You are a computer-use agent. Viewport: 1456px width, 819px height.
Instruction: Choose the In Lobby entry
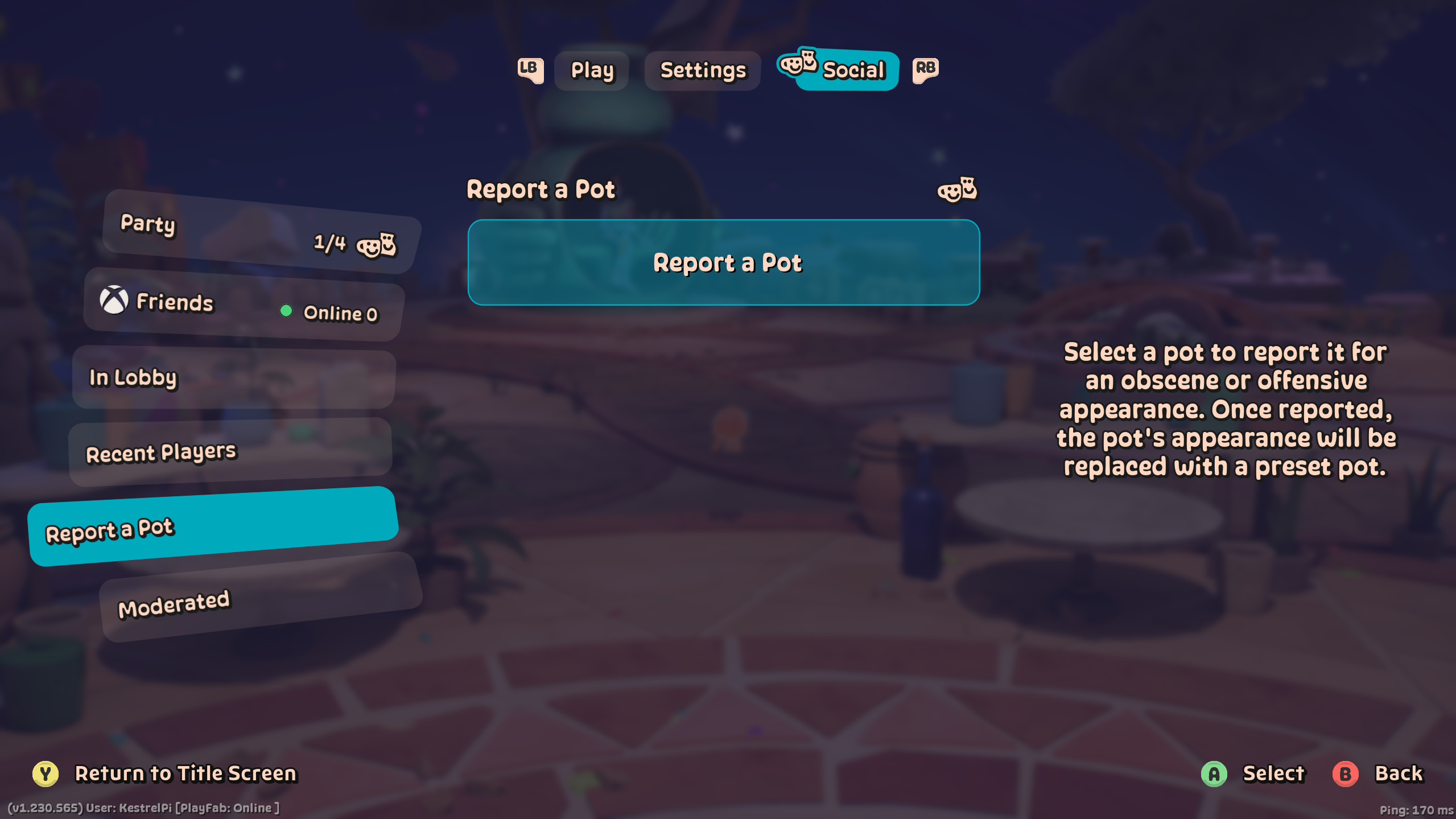tap(234, 378)
